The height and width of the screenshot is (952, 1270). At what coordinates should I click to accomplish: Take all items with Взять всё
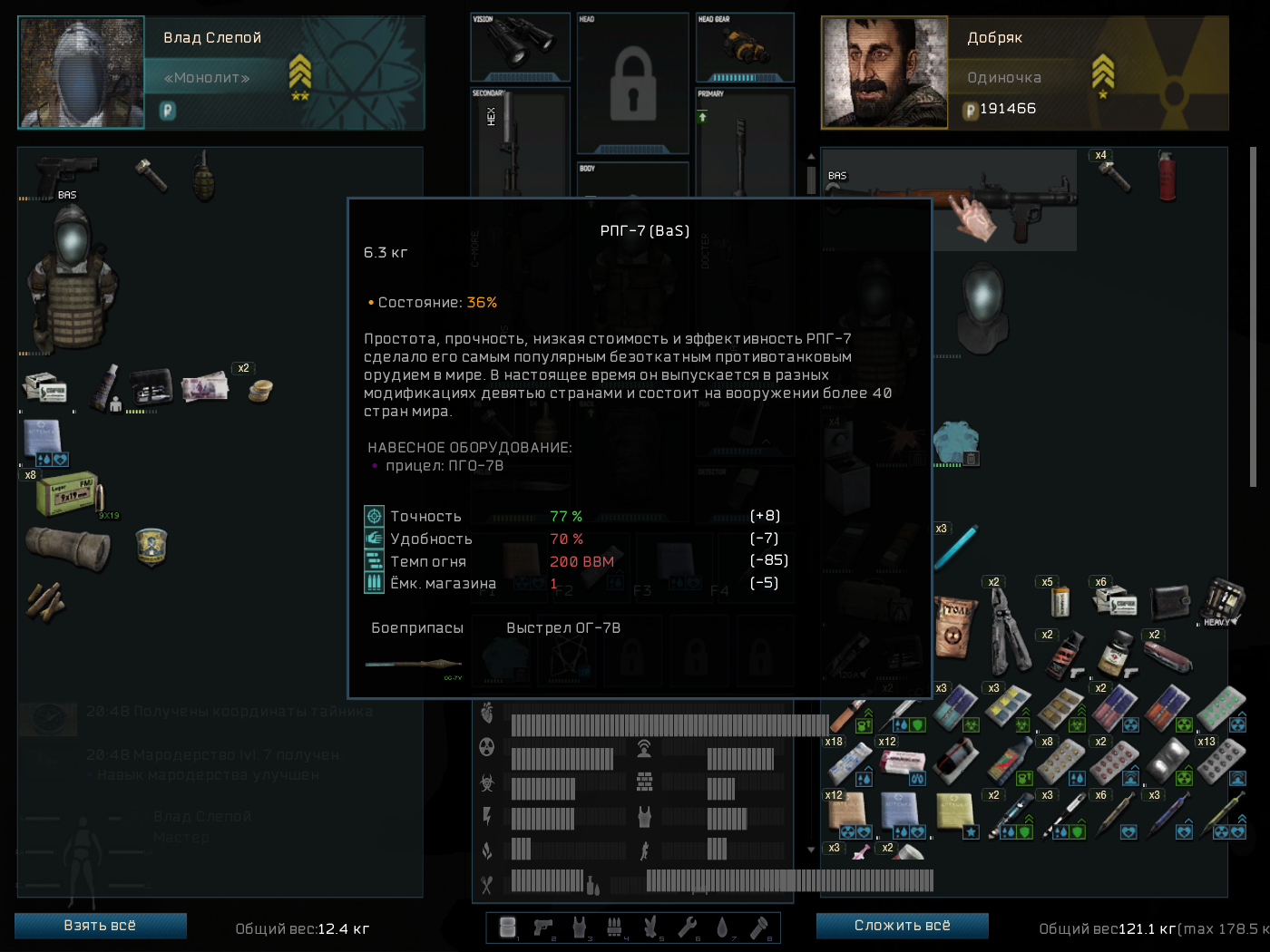click(x=100, y=926)
